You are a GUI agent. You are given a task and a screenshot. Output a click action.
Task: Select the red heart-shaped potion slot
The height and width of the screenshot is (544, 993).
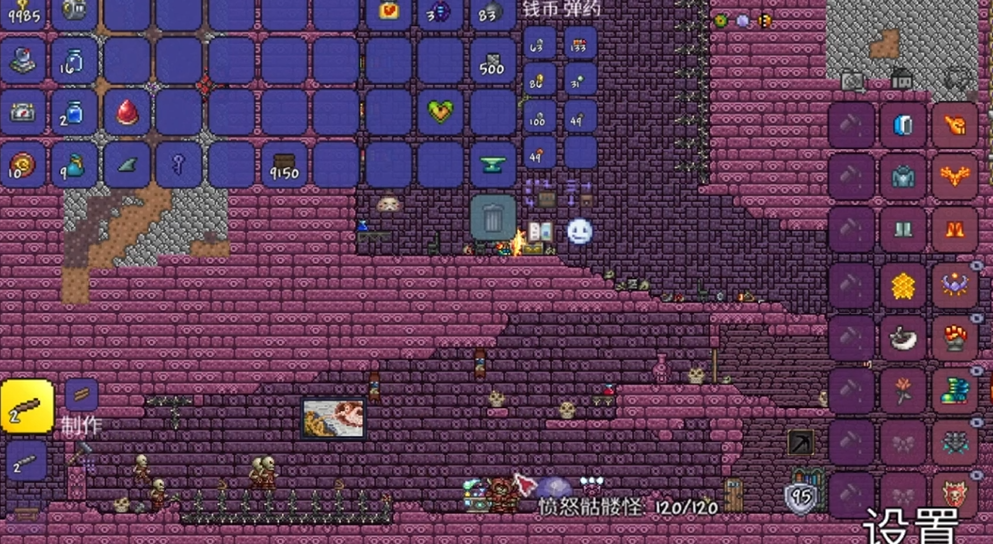coord(127,112)
